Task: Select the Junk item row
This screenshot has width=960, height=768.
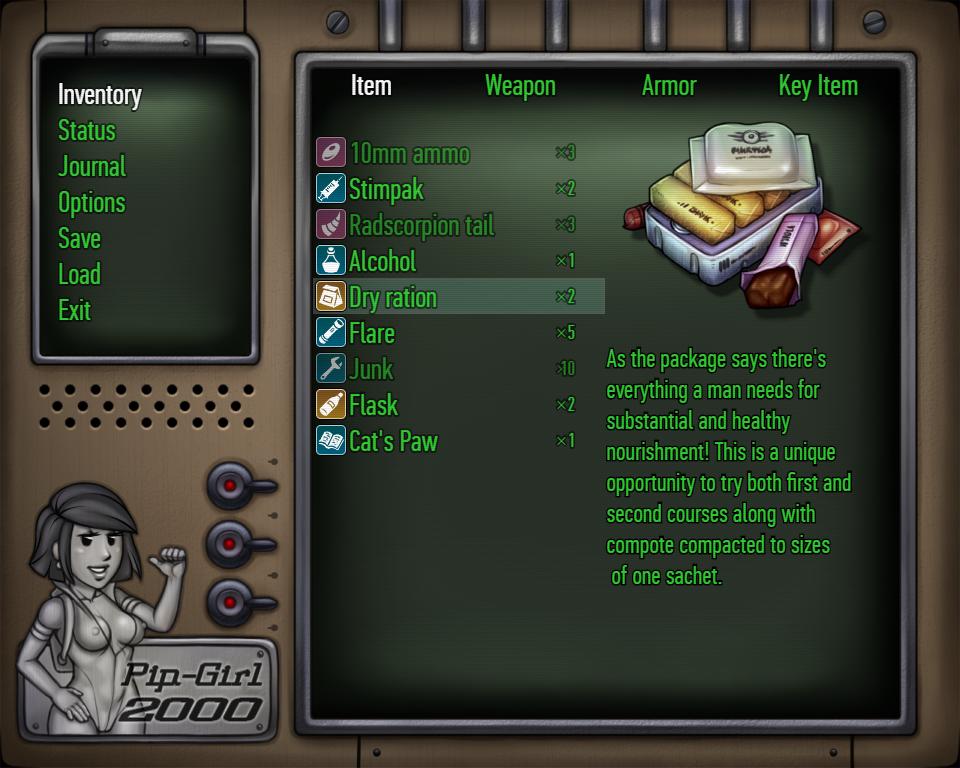Action: pos(371,369)
